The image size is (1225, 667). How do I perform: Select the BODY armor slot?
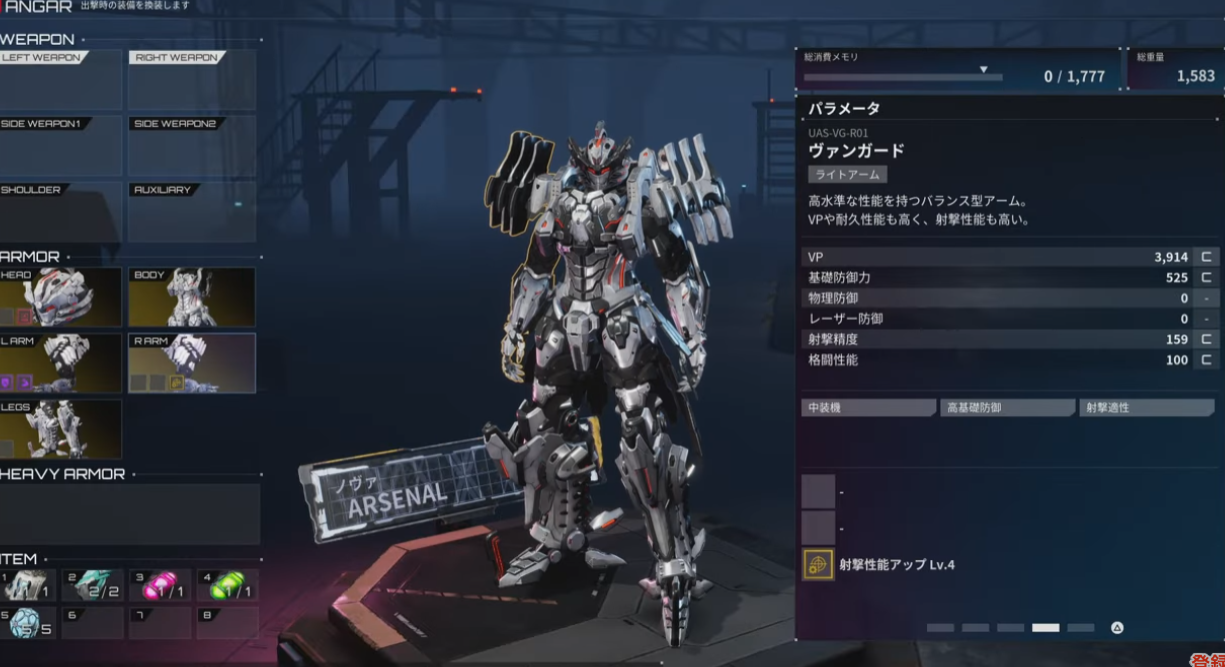click(191, 297)
